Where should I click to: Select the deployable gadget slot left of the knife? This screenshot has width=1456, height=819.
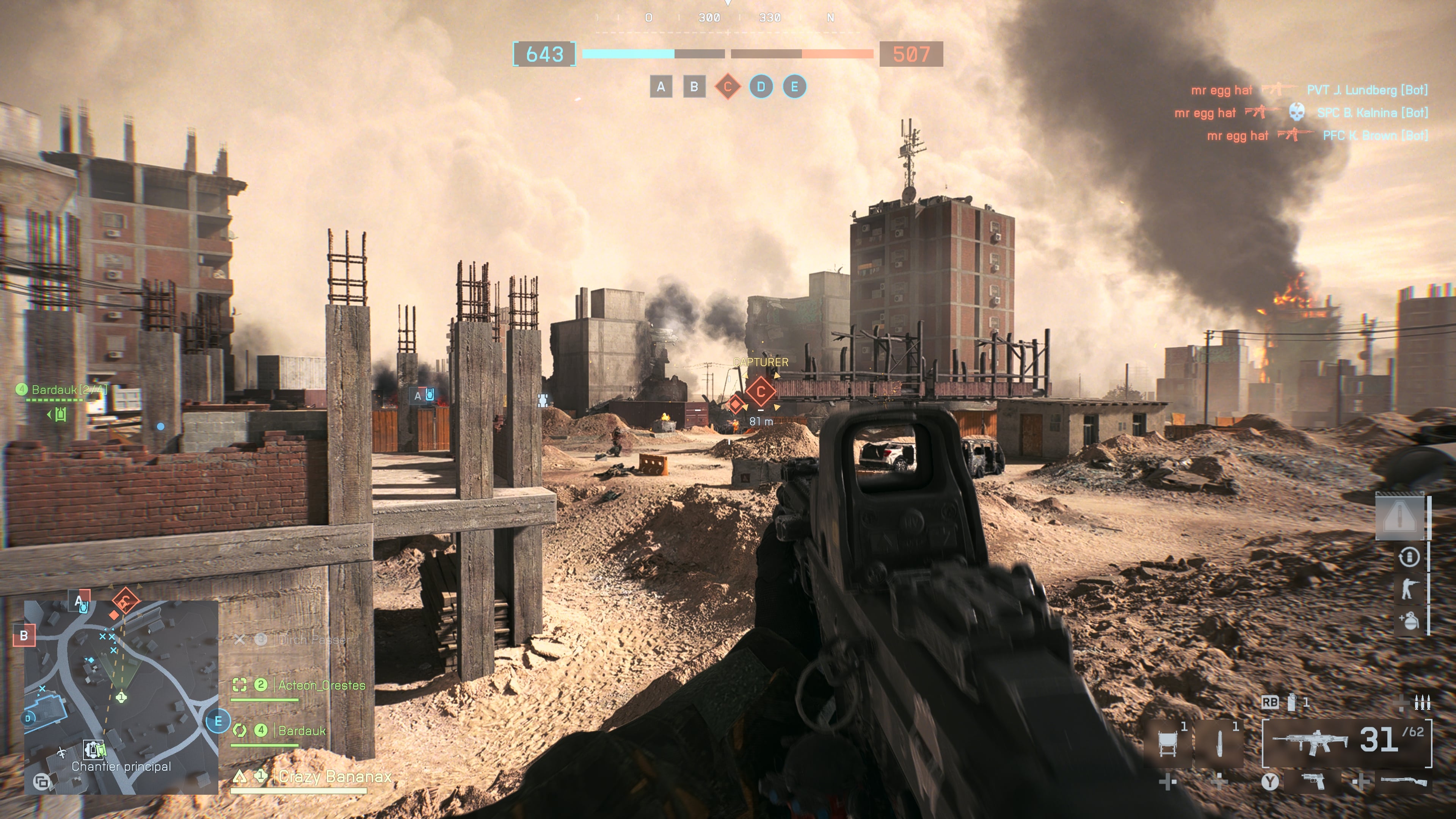(x=1167, y=742)
